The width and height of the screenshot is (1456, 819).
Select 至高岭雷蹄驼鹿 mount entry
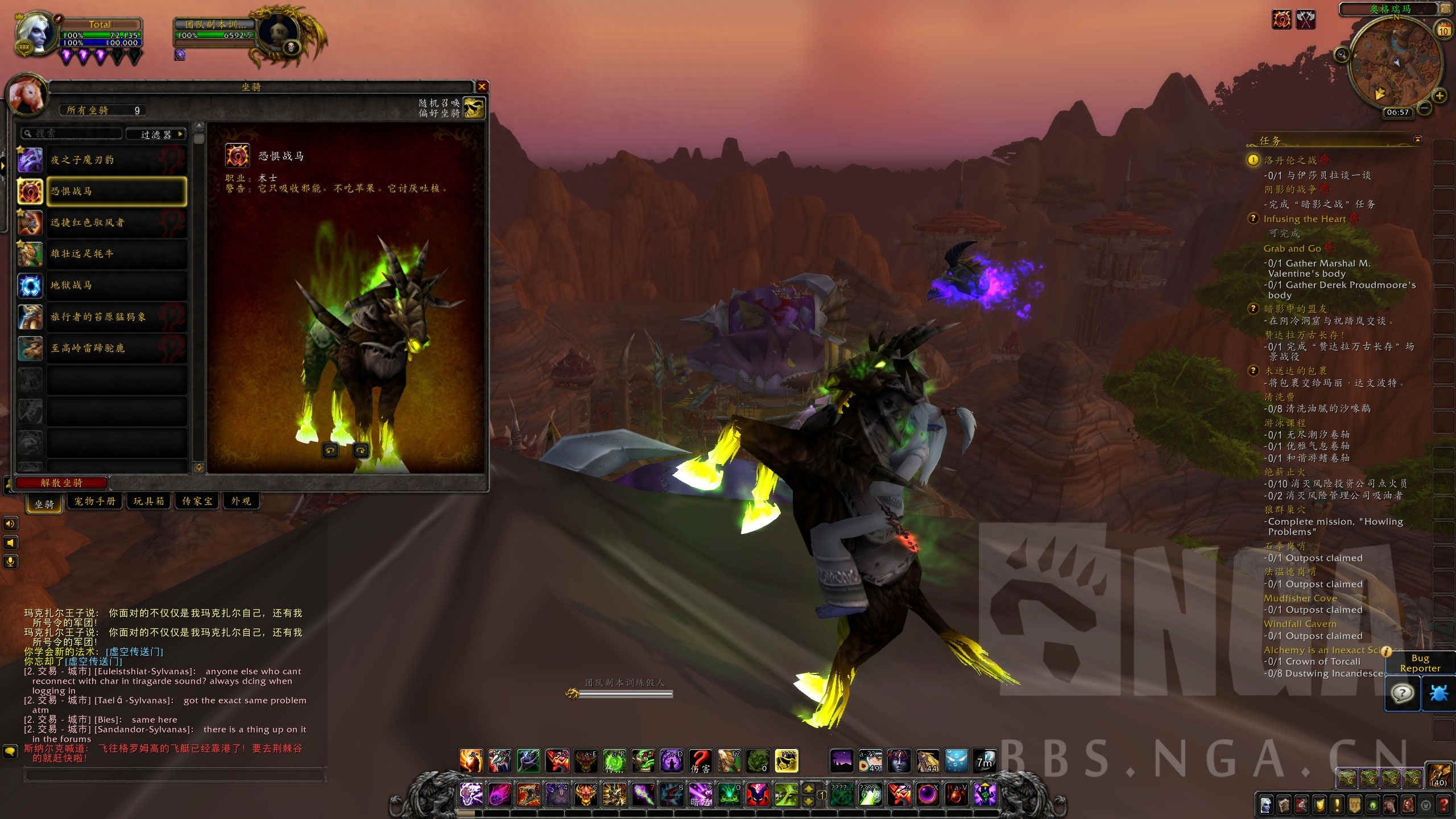[x=117, y=348]
